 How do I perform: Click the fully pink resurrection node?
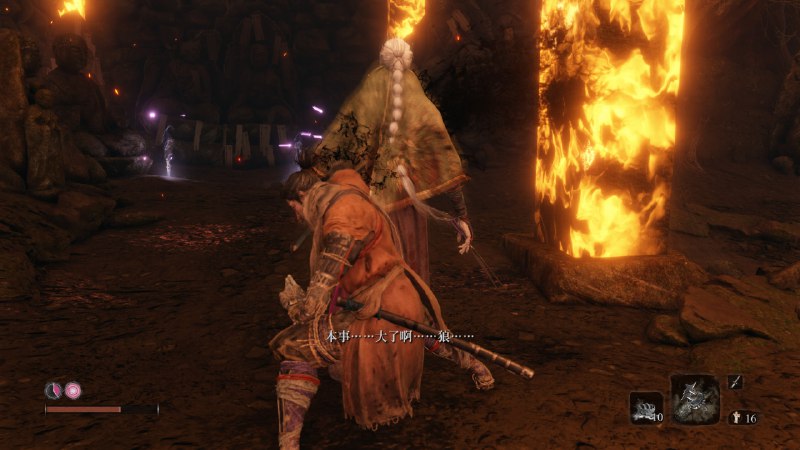72,390
